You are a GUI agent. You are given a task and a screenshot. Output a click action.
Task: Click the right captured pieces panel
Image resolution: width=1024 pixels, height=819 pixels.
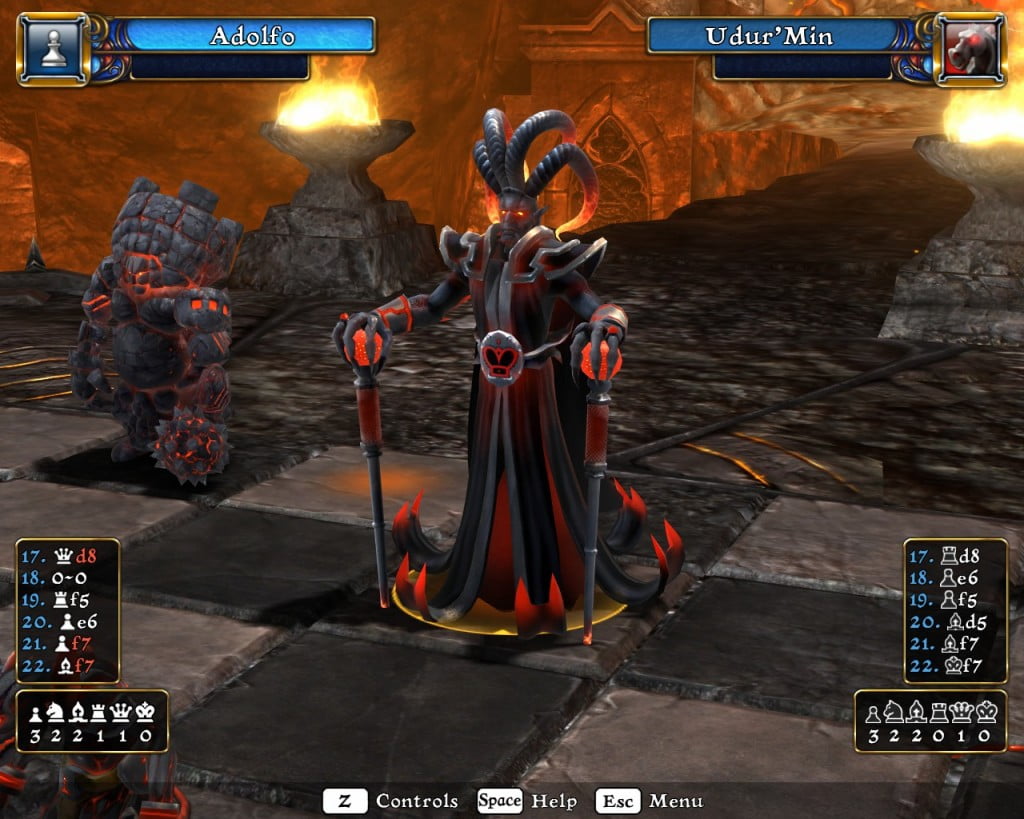point(930,721)
